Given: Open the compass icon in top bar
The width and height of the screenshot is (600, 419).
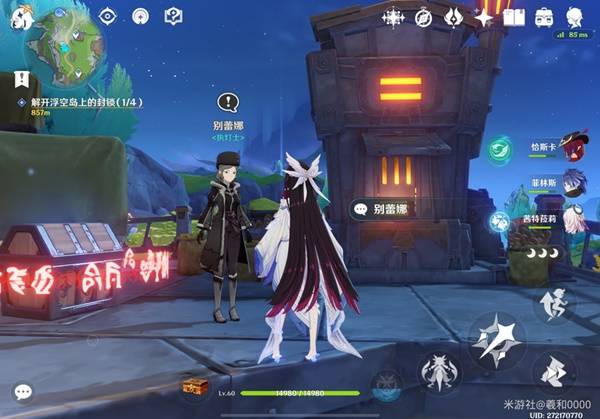Looking at the screenshot, I should tap(423, 17).
